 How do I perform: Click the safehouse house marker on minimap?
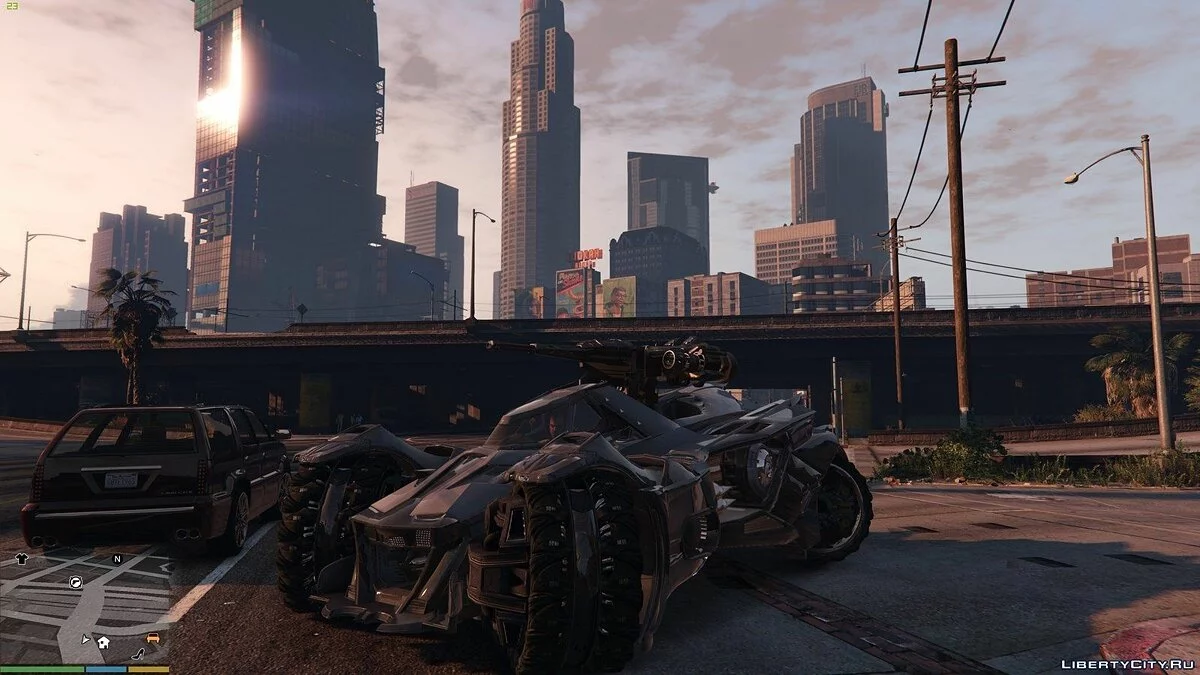tap(103, 642)
